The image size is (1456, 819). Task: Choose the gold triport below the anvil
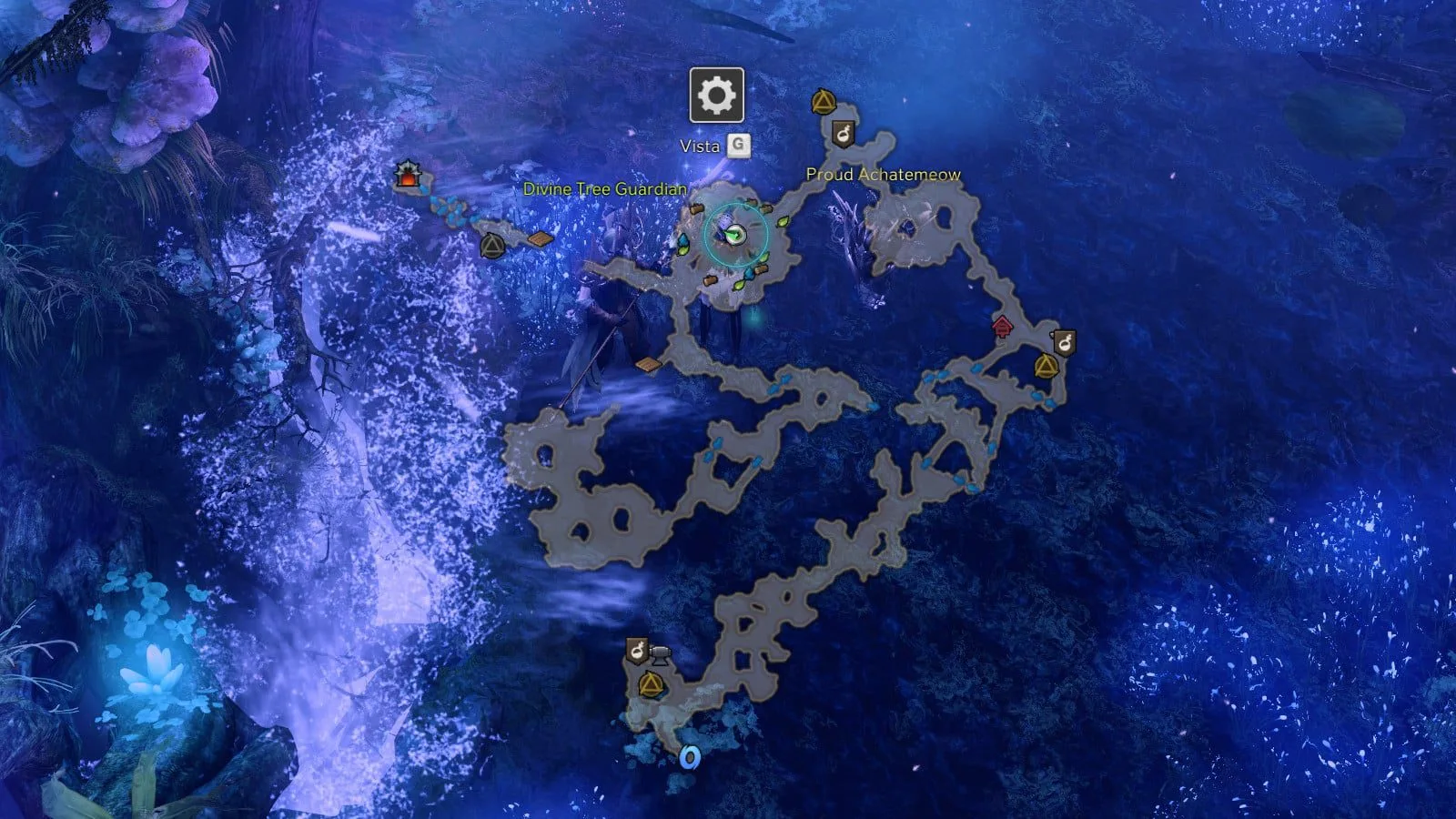[650, 684]
